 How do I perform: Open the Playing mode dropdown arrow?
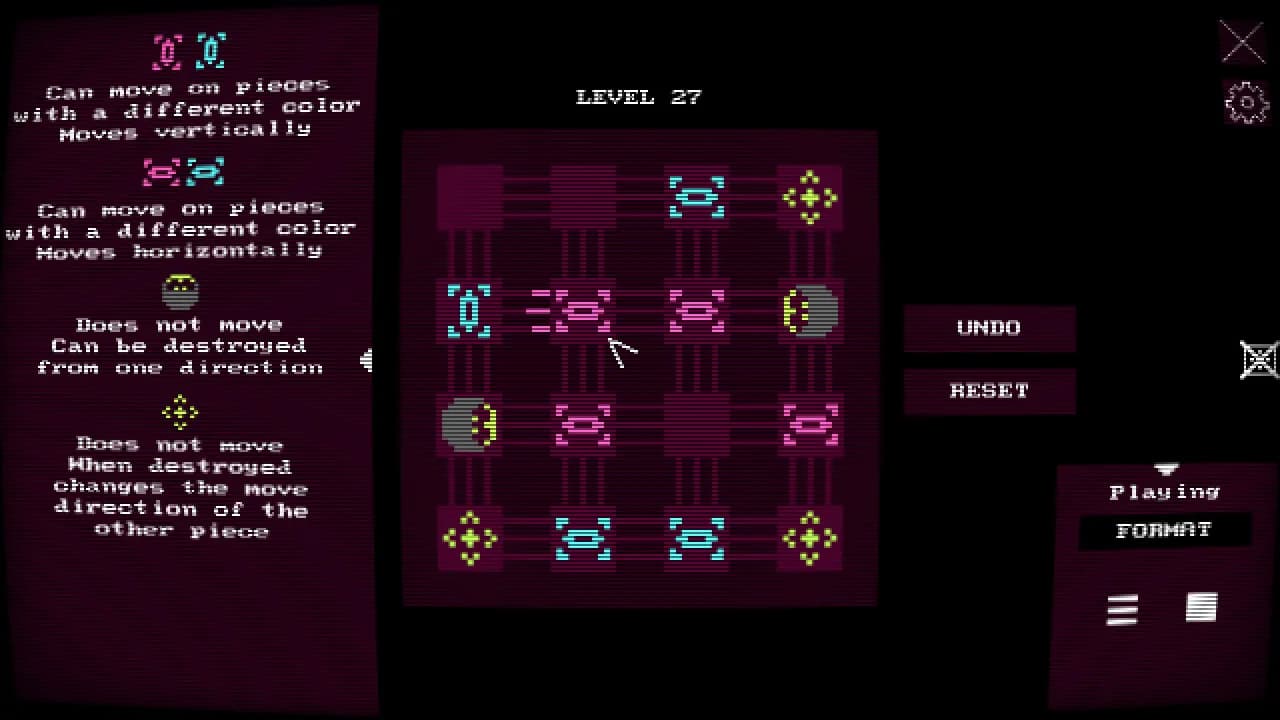coord(1166,470)
